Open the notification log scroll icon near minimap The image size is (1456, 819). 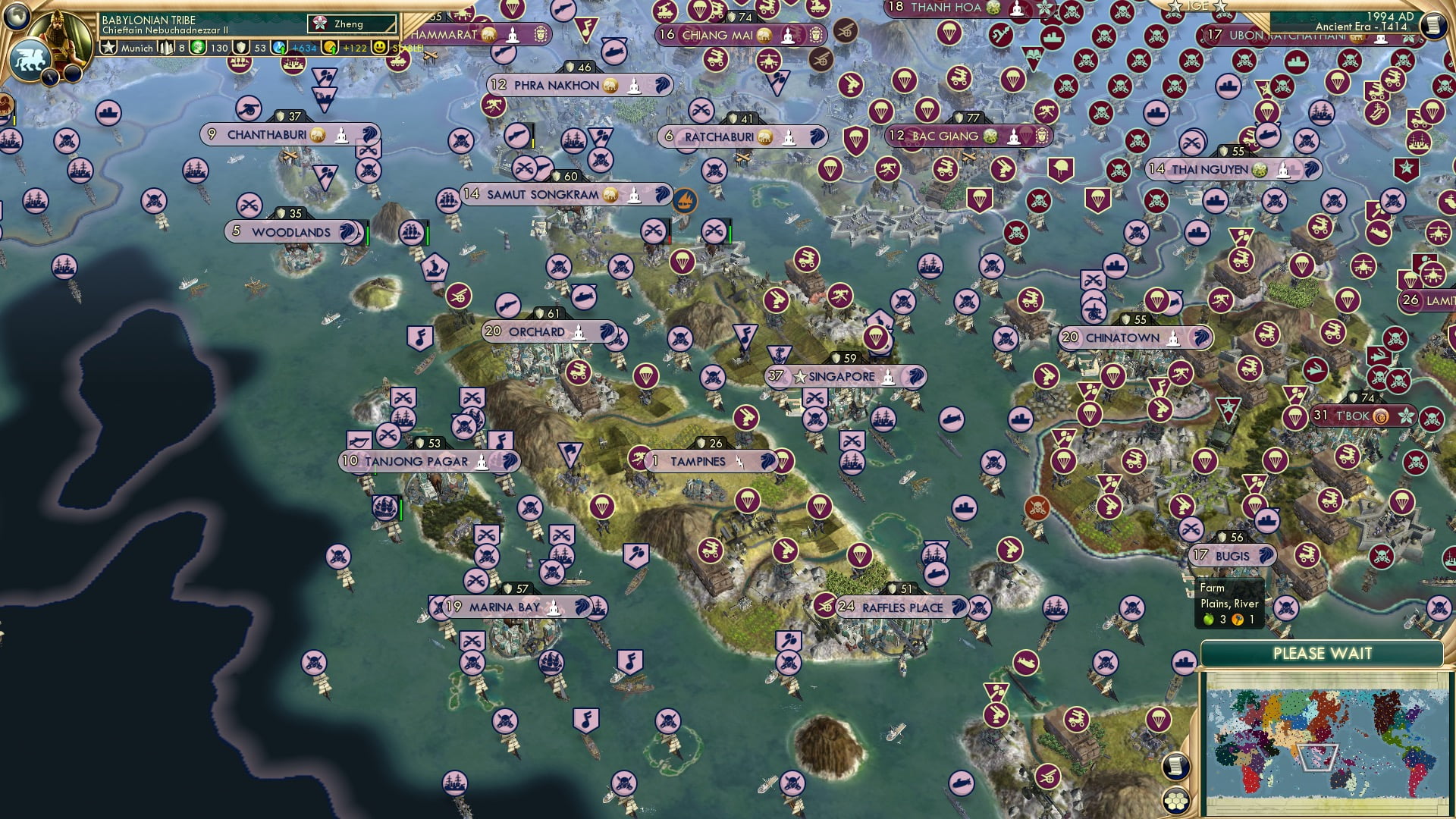coord(1175,765)
